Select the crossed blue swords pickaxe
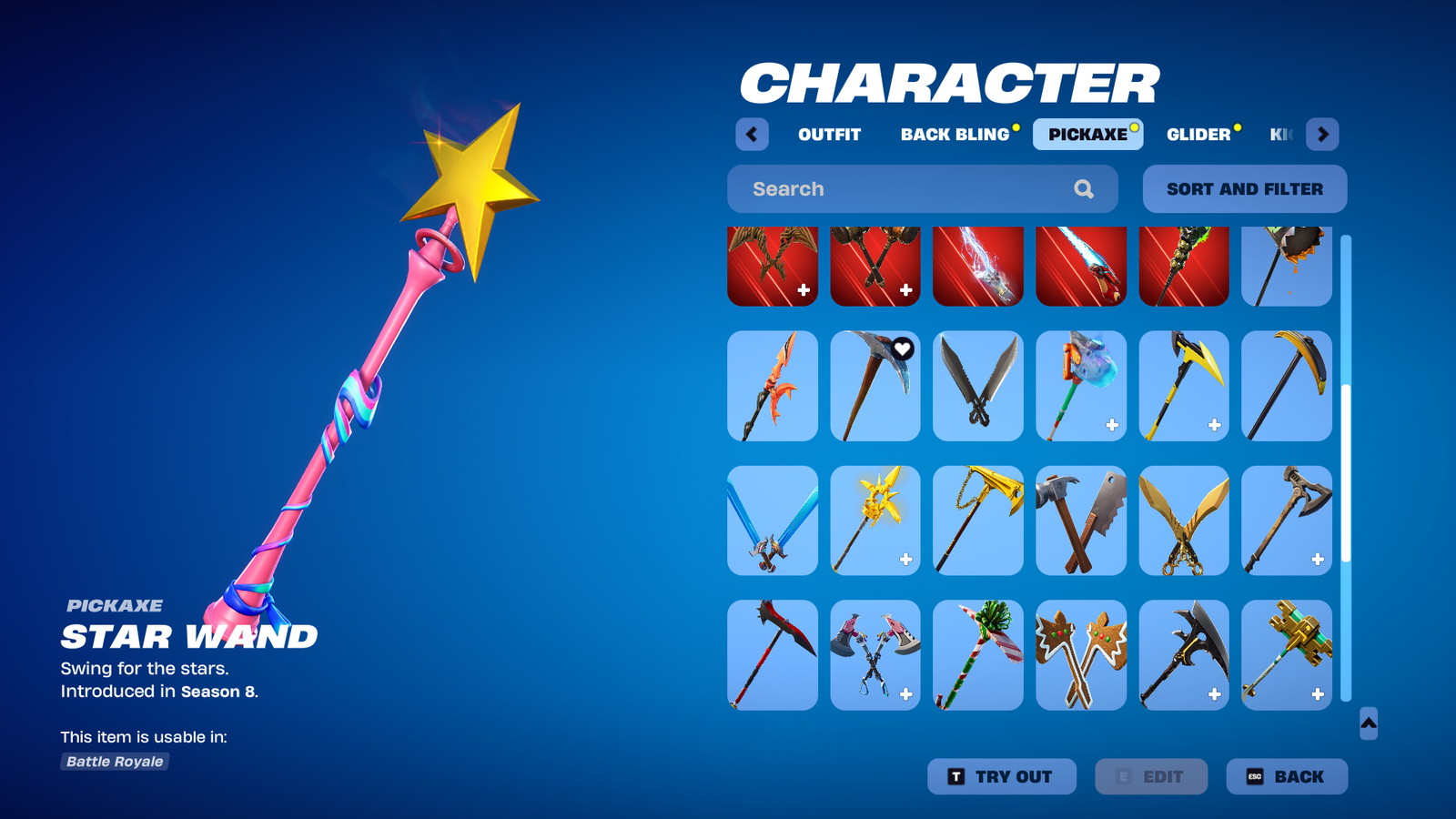1456x819 pixels. click(x=773, y=521)
